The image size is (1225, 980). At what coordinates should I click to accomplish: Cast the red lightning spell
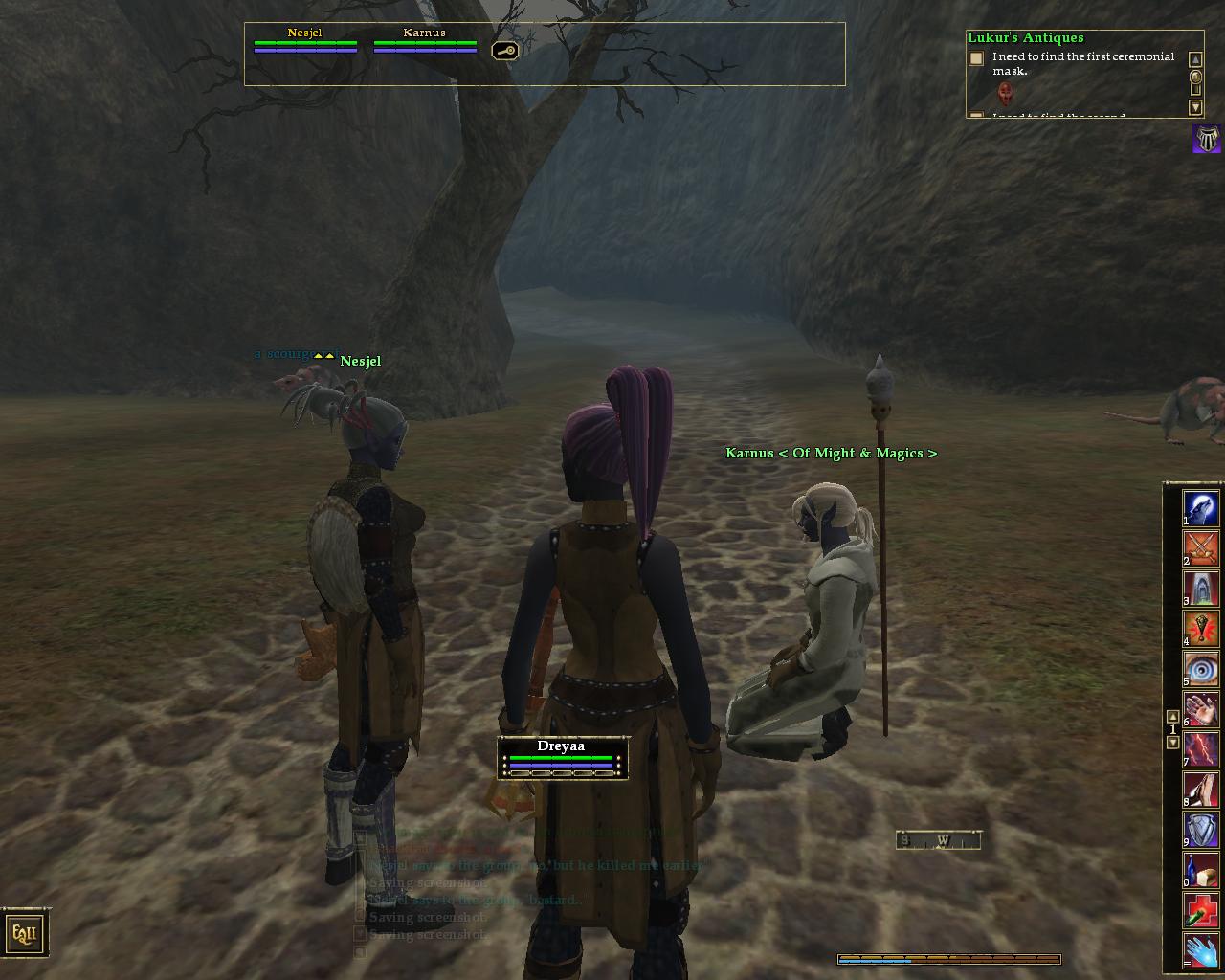click(1201, 748)
